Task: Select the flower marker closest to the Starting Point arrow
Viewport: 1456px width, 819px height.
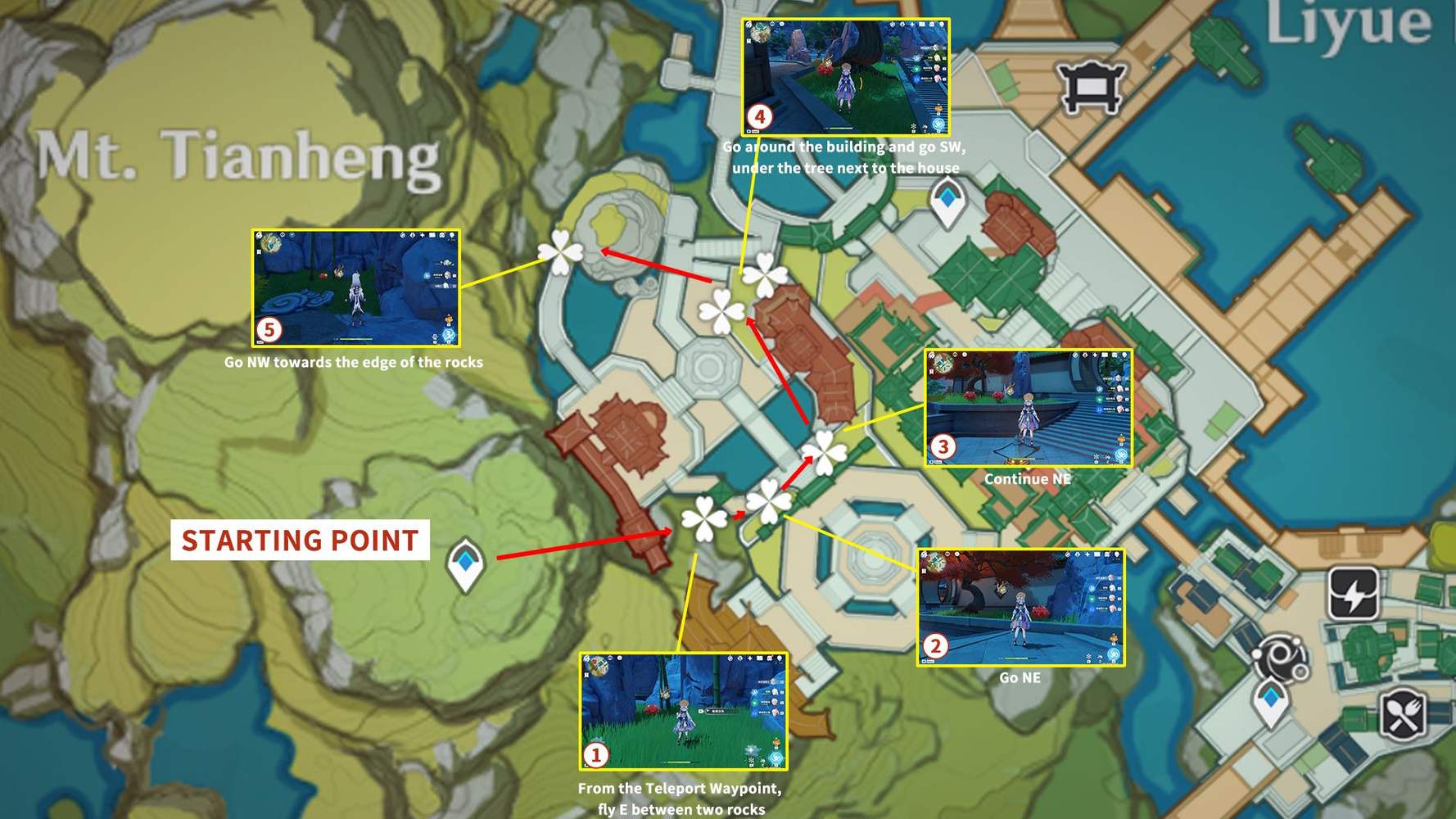Action: click(704, 518)
